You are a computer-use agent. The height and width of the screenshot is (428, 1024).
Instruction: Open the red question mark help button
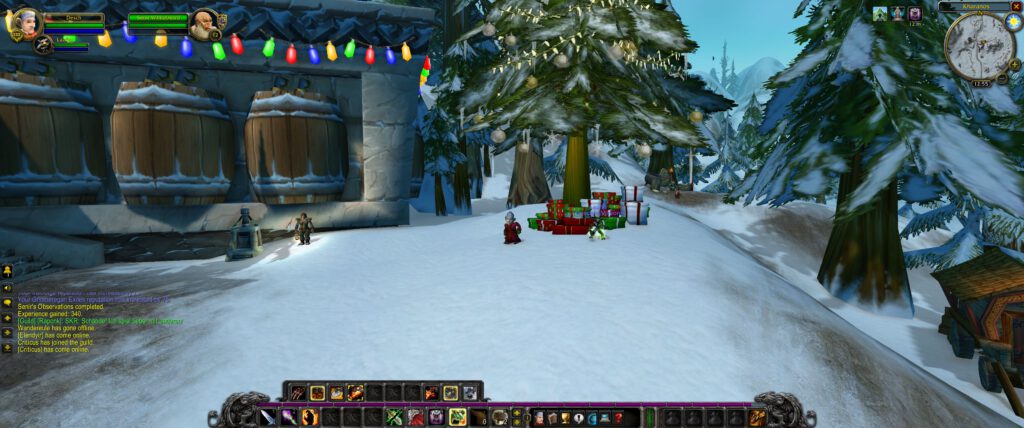tap(618, 417)
